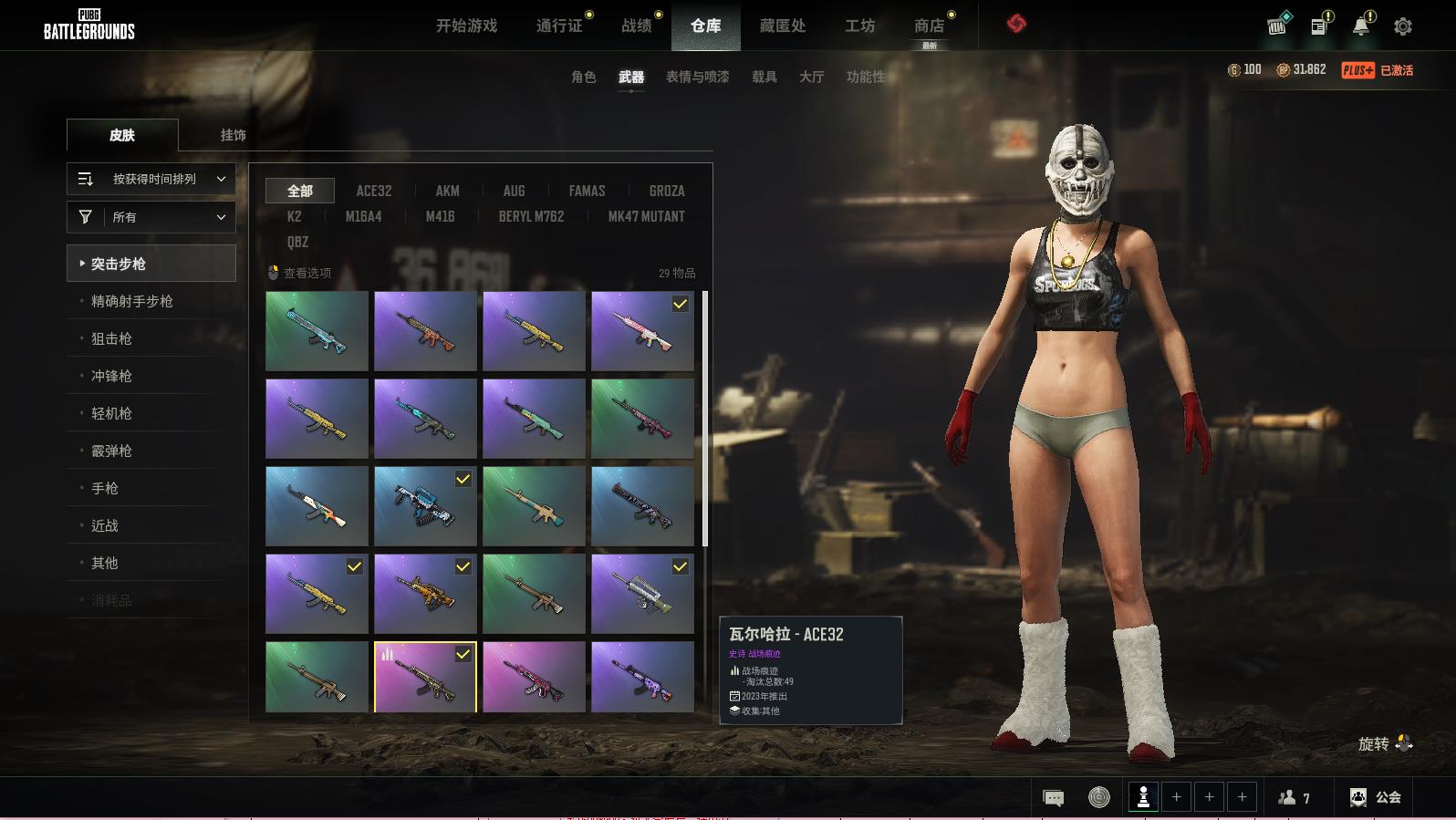The height and width of the screenshot is (820, 1456).
Task: Select the highlighted 瓦尔哈拉 ACE32 skin
Action: click(425, 677)
